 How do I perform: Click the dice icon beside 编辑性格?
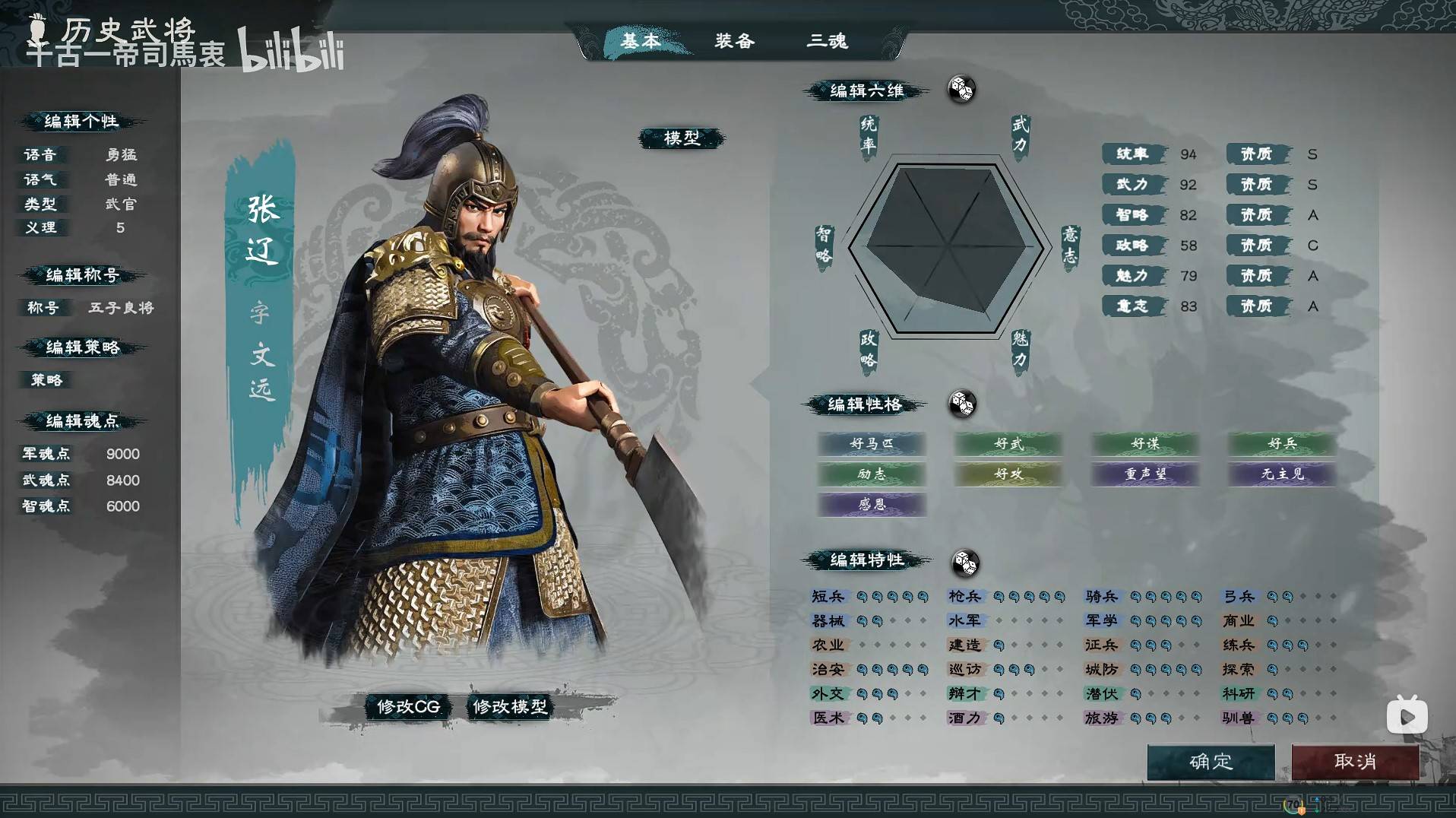[964, 404]
